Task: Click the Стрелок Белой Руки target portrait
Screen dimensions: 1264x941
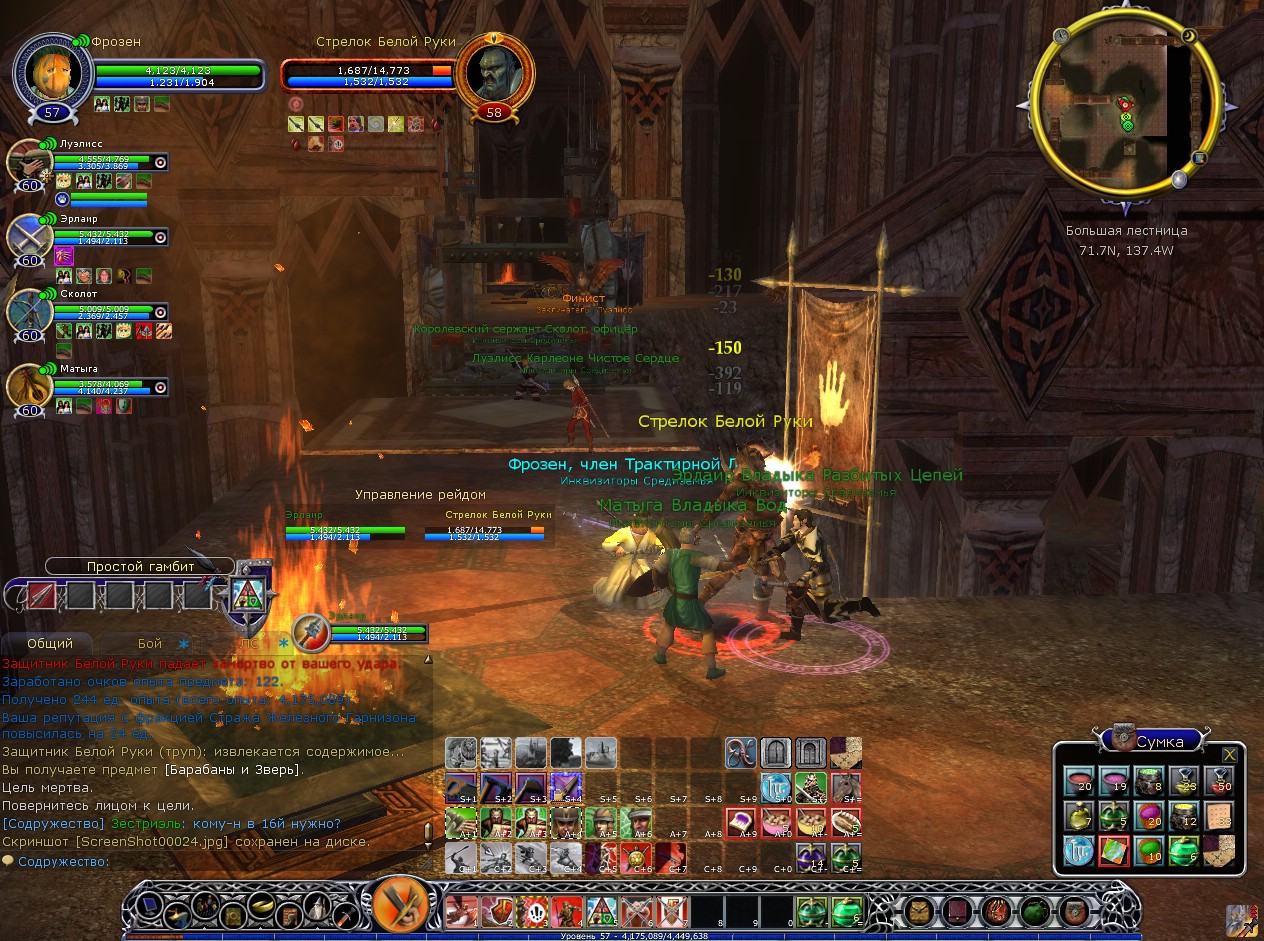Action: [494, 73]
